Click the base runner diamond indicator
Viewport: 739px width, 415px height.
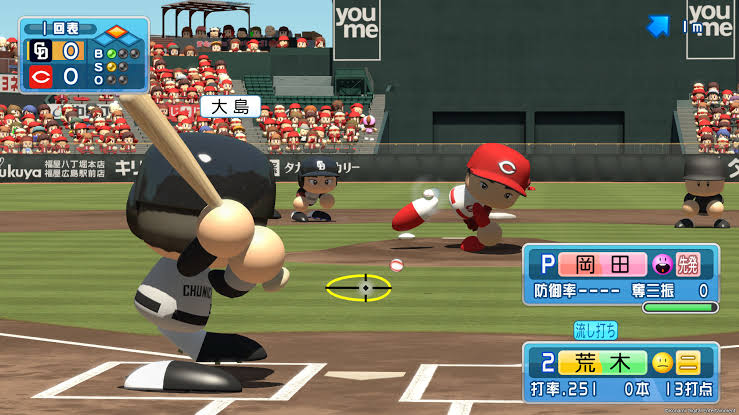116,32
